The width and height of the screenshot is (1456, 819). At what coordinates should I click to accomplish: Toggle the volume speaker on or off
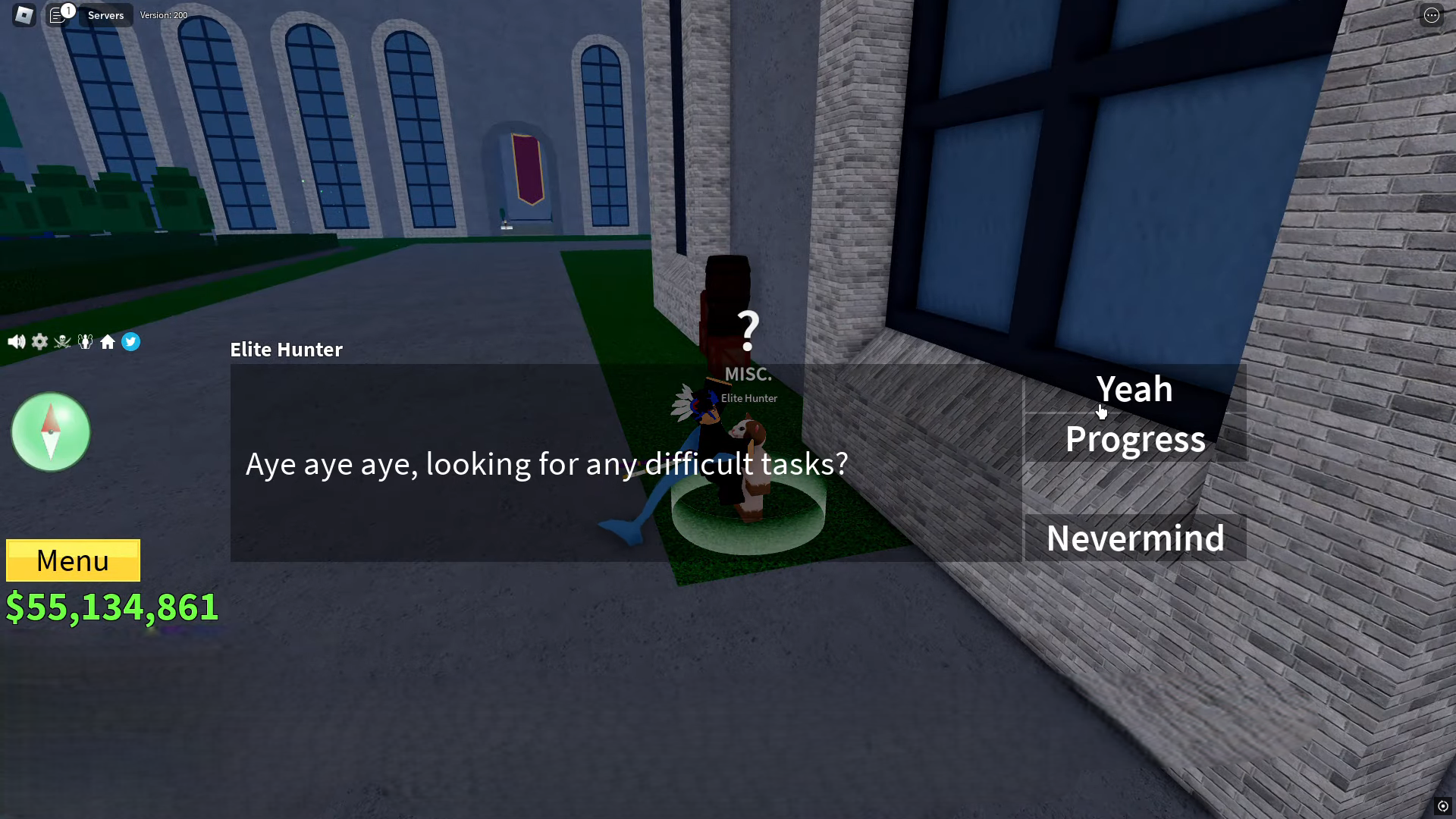16,341
